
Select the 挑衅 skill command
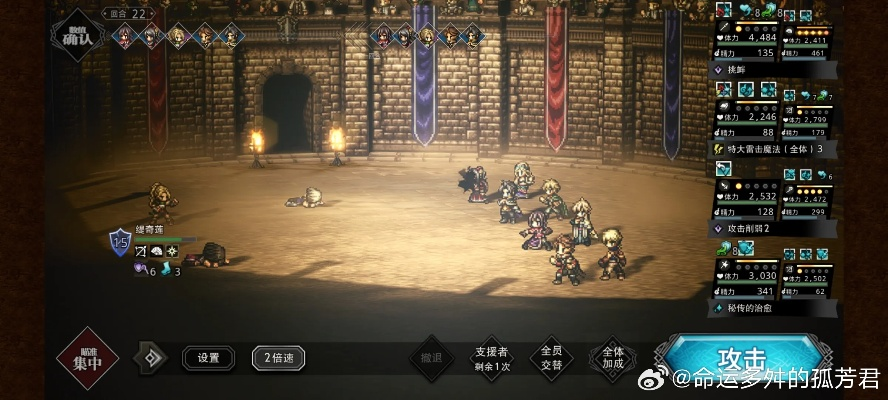(x=772, y=70)
